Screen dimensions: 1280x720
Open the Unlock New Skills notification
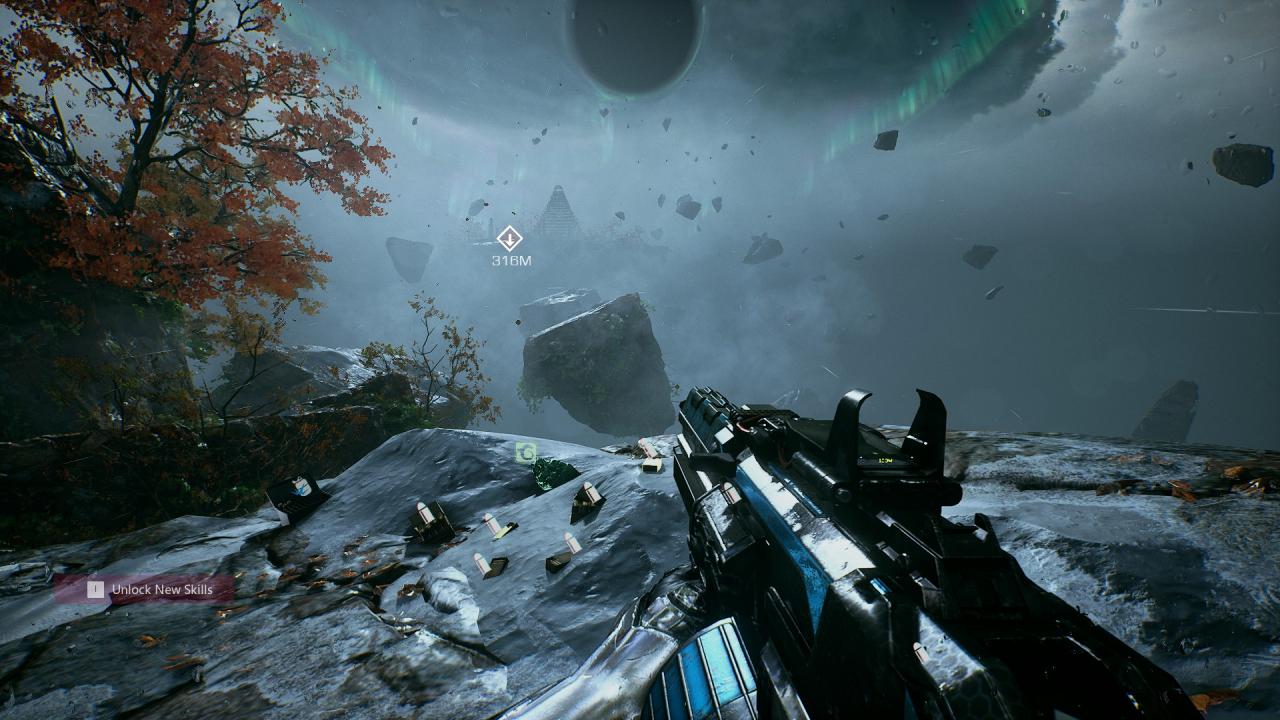(x=144, y=589)
